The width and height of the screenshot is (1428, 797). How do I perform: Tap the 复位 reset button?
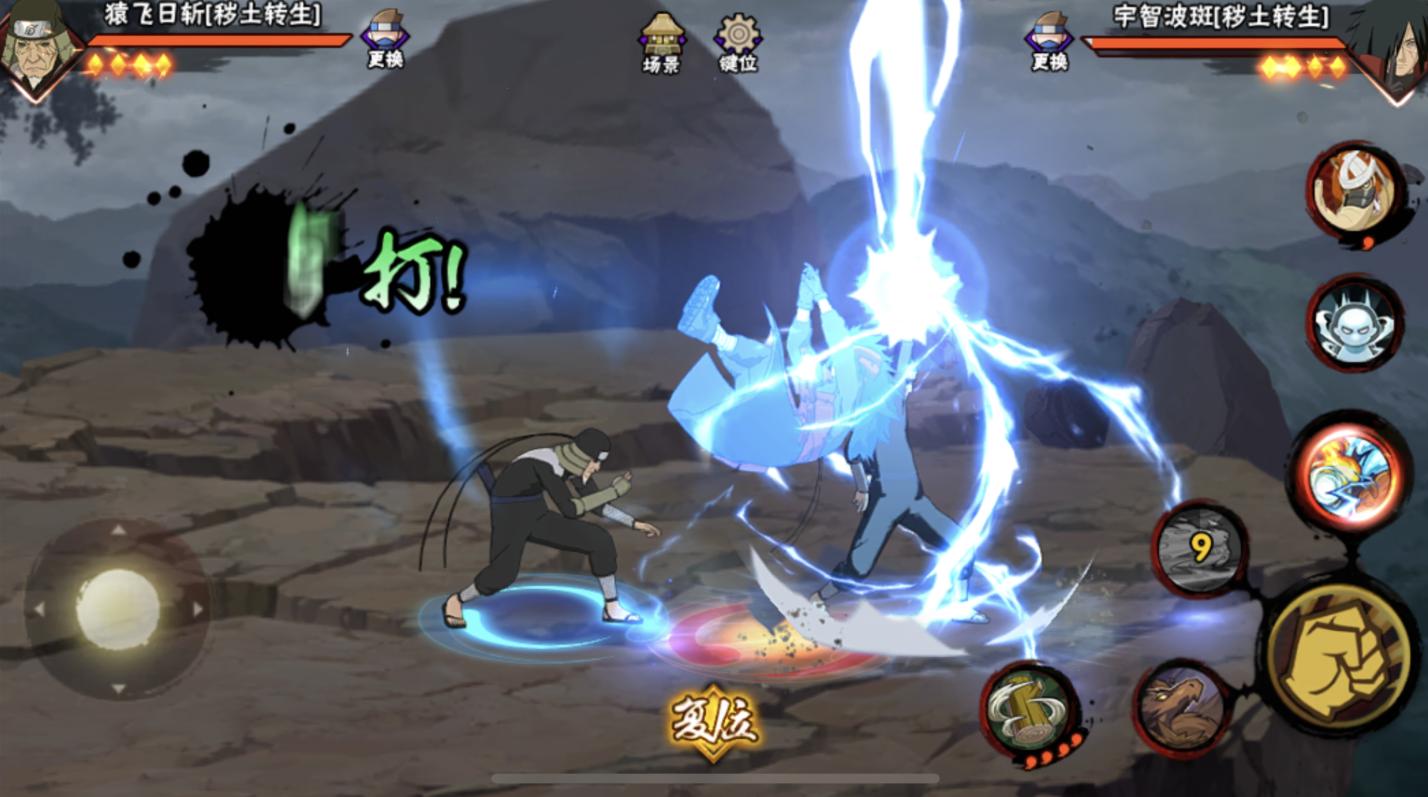713,722
